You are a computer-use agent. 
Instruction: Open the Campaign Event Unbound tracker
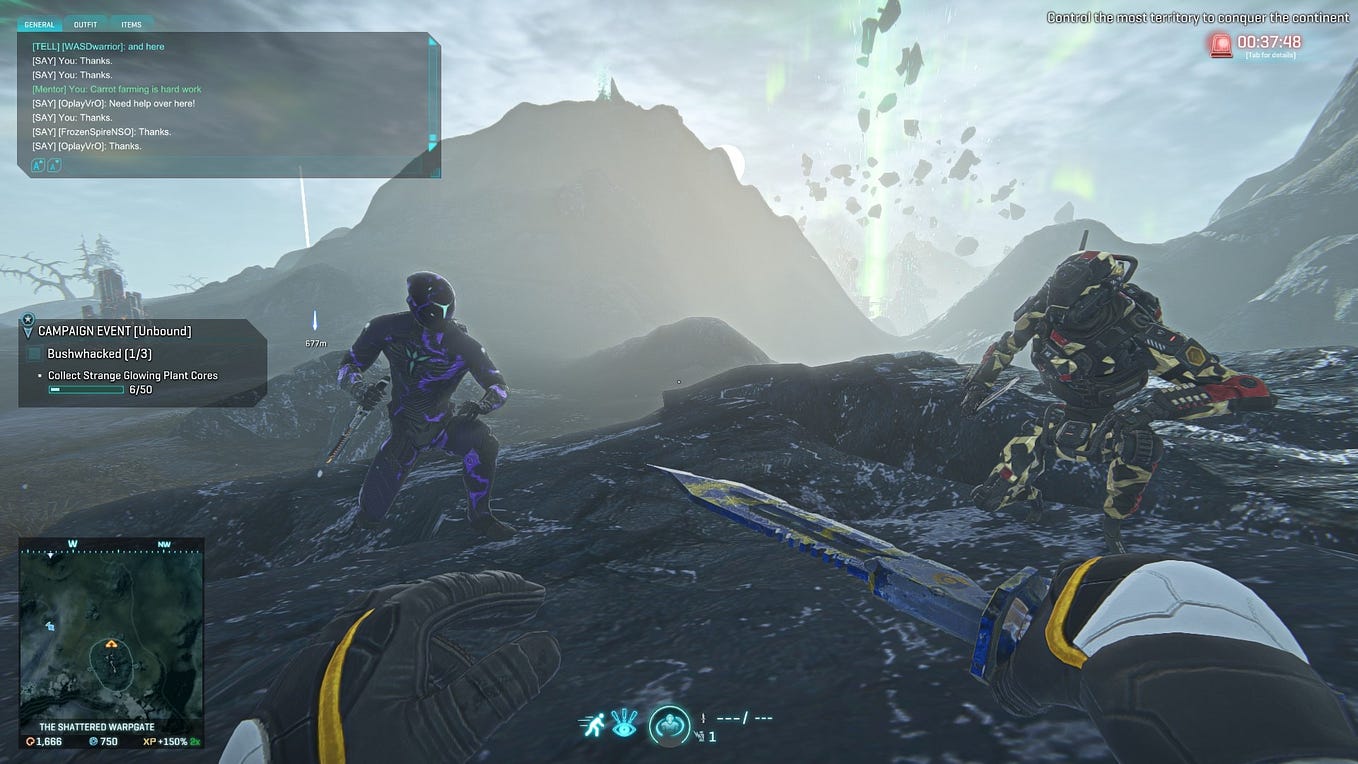click(x=114, y=331)
